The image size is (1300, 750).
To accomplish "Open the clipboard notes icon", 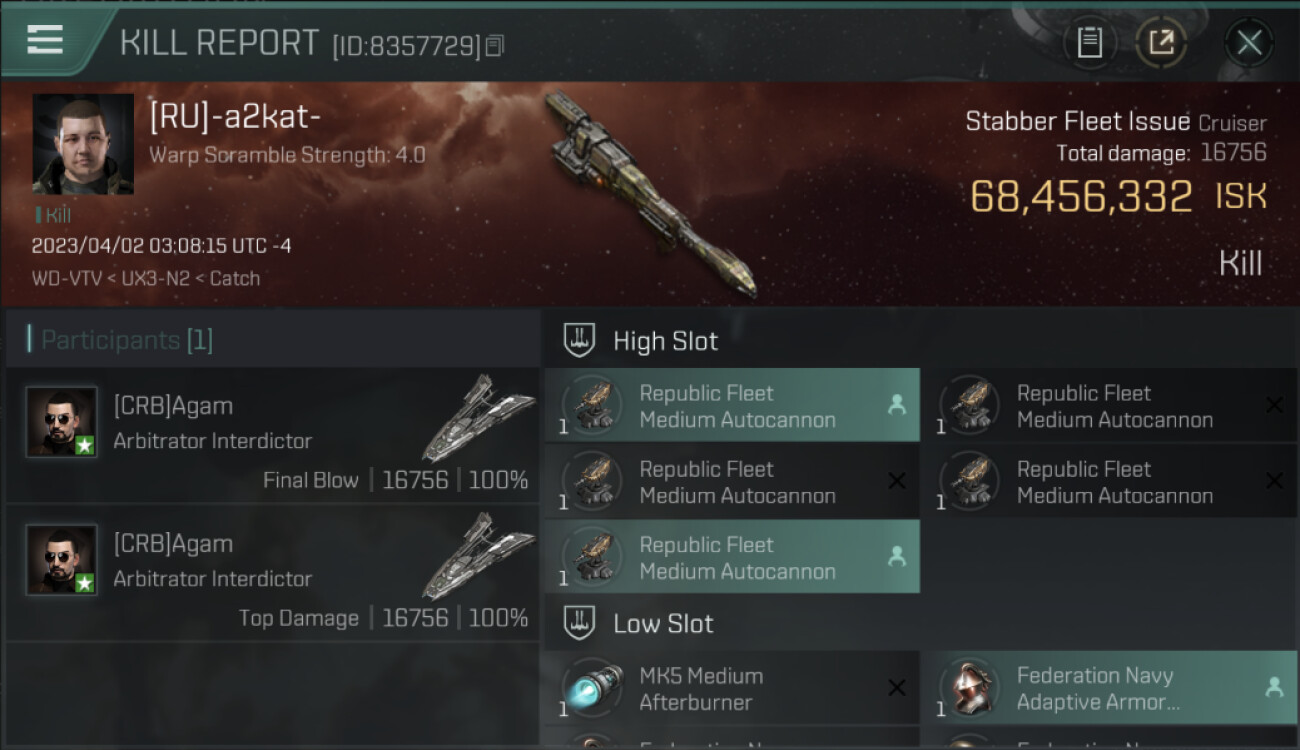I will 1089,43.
